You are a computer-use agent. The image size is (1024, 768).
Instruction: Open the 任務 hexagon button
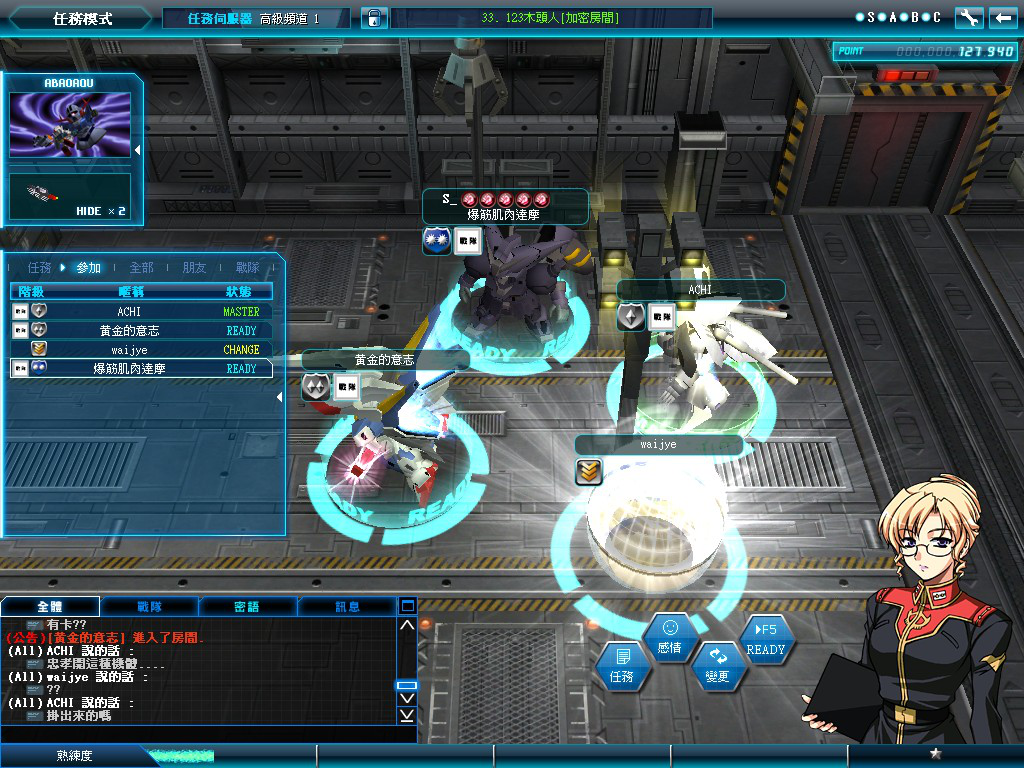coord(621,666)
